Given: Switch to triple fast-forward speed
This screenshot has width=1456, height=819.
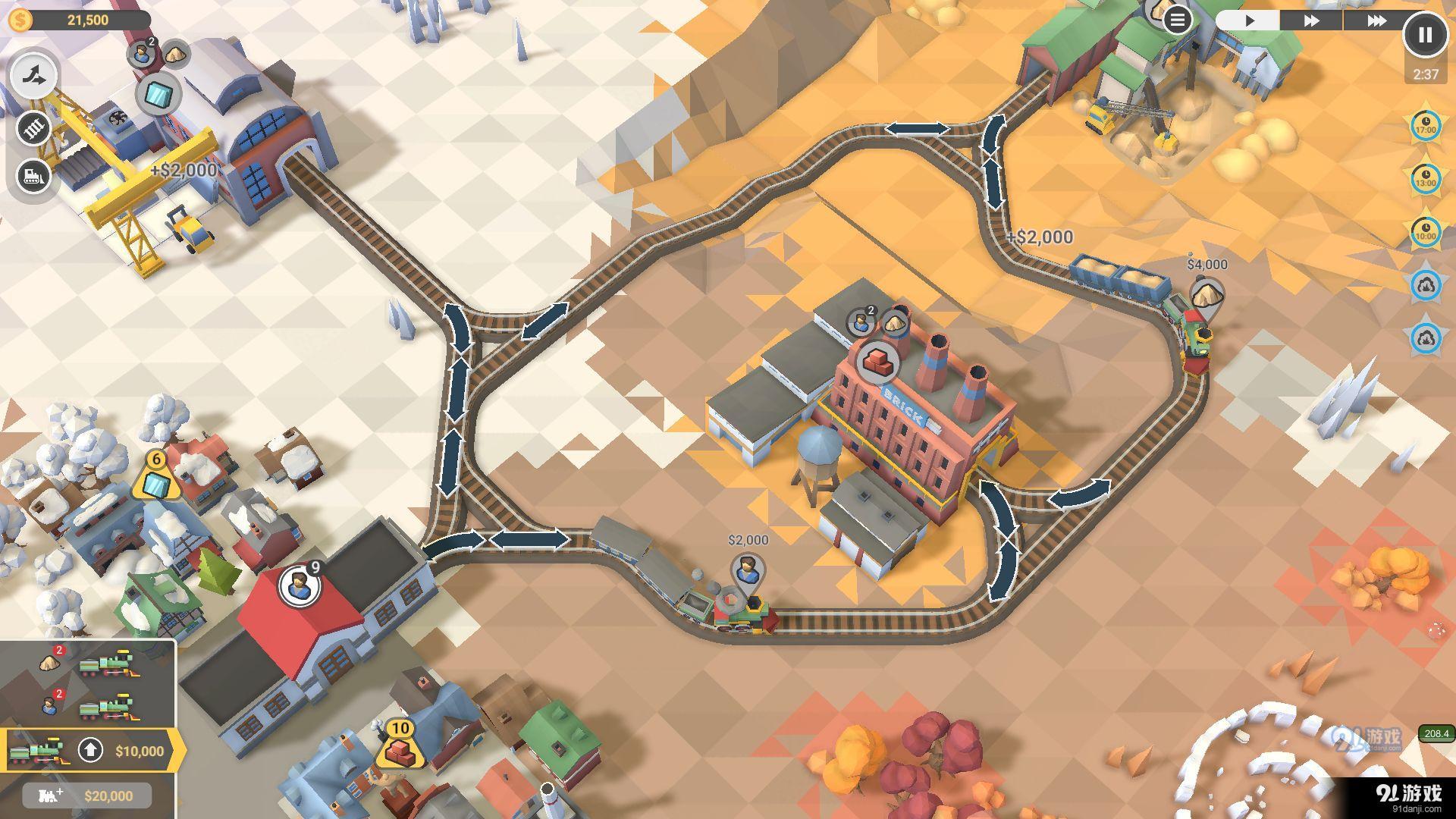Looking at the screenshot, I should coord(1376,20).
